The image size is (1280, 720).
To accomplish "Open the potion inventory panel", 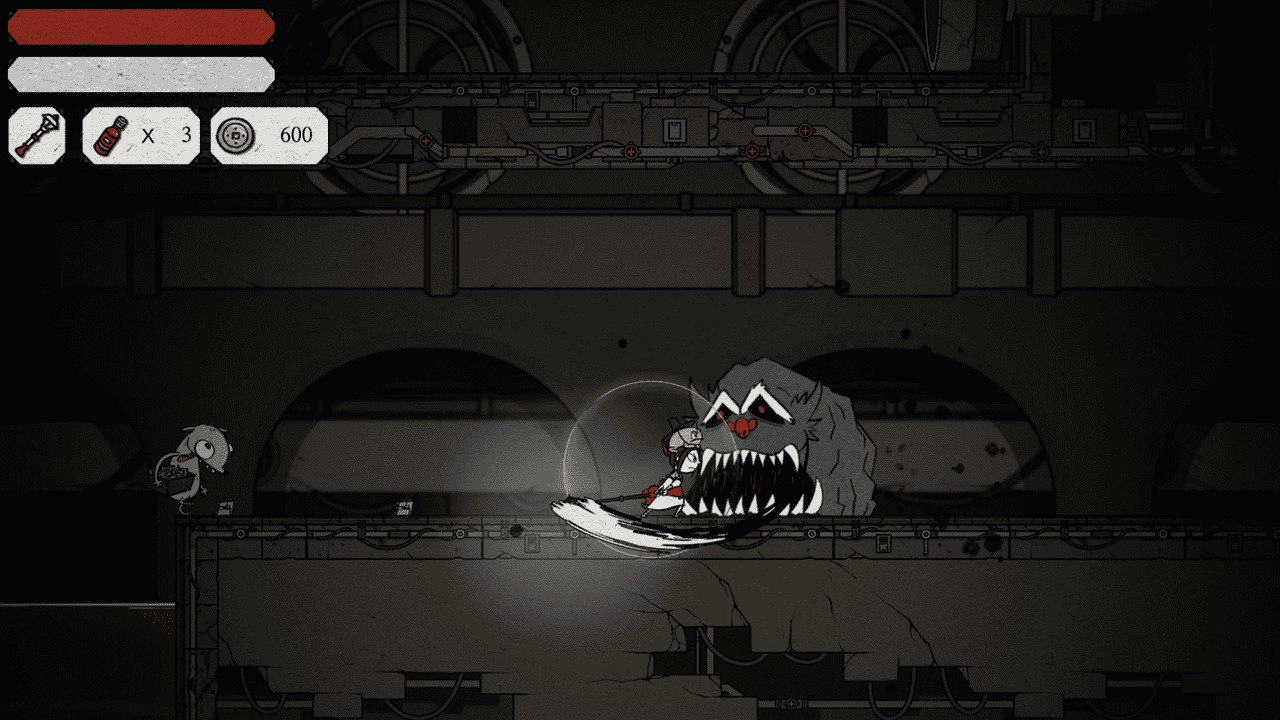I will (140, 135).
